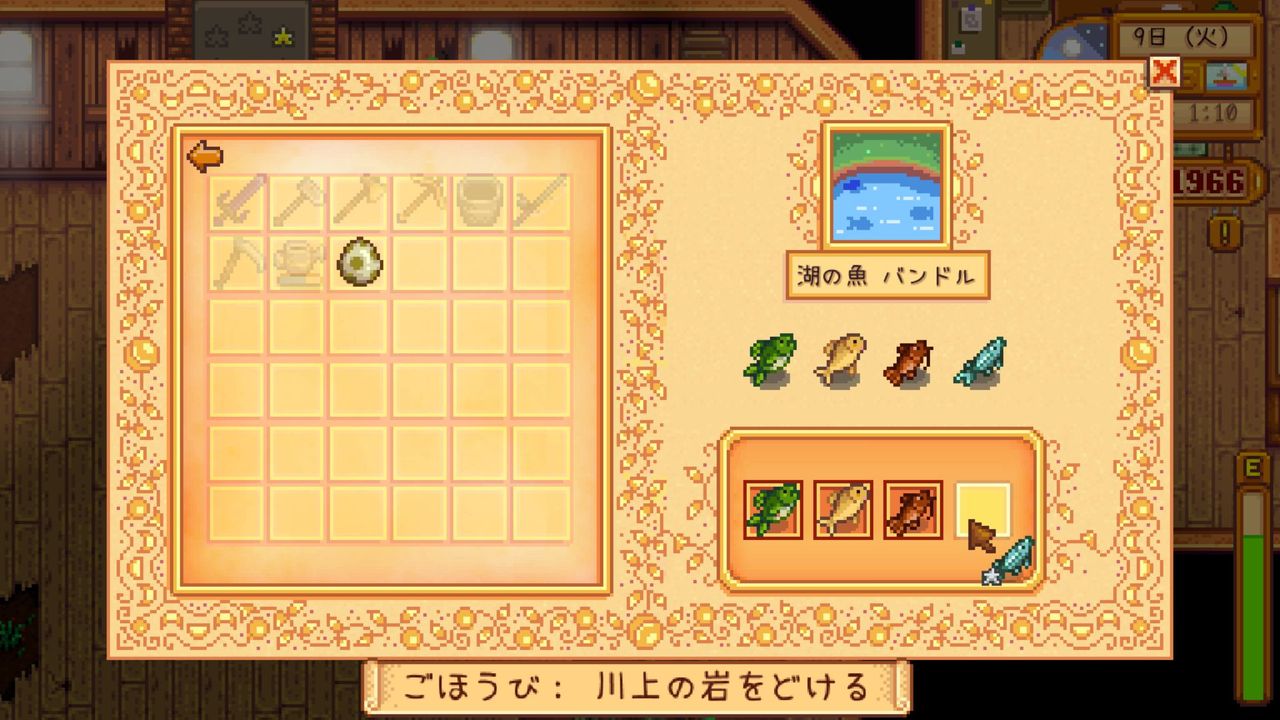Click the sword icon in the inventory
Image resolution: width=1280 pixels, height=720 pixels.
235,200
